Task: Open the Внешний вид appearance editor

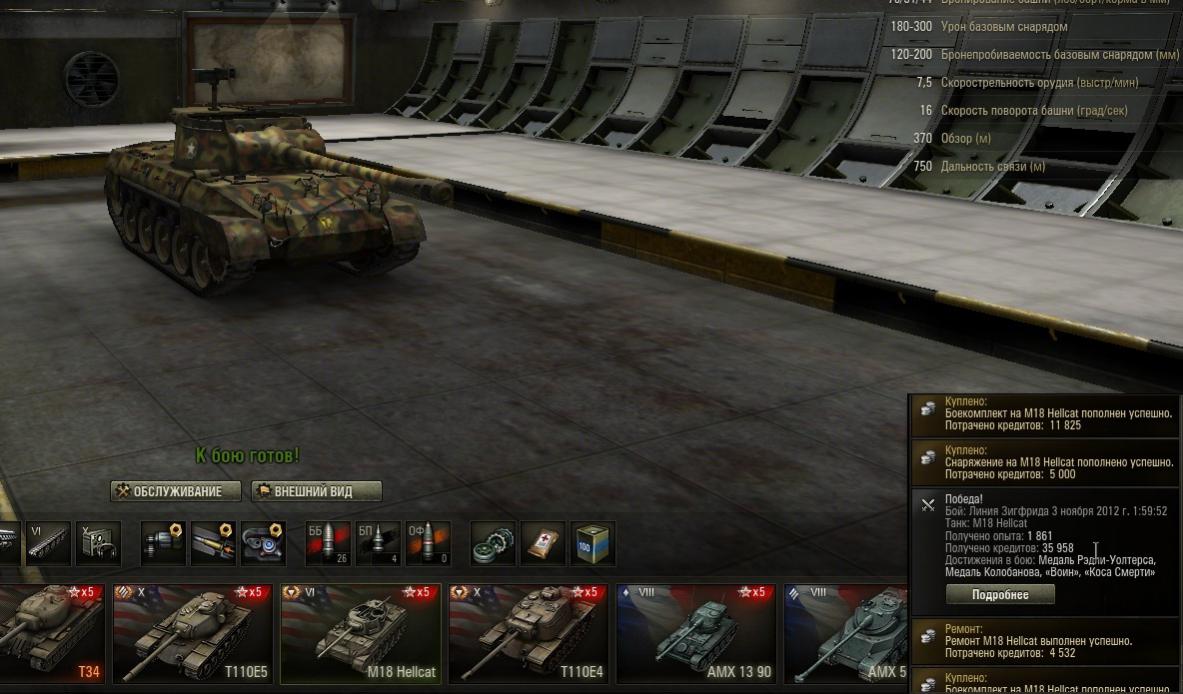Action: (317, 491)
